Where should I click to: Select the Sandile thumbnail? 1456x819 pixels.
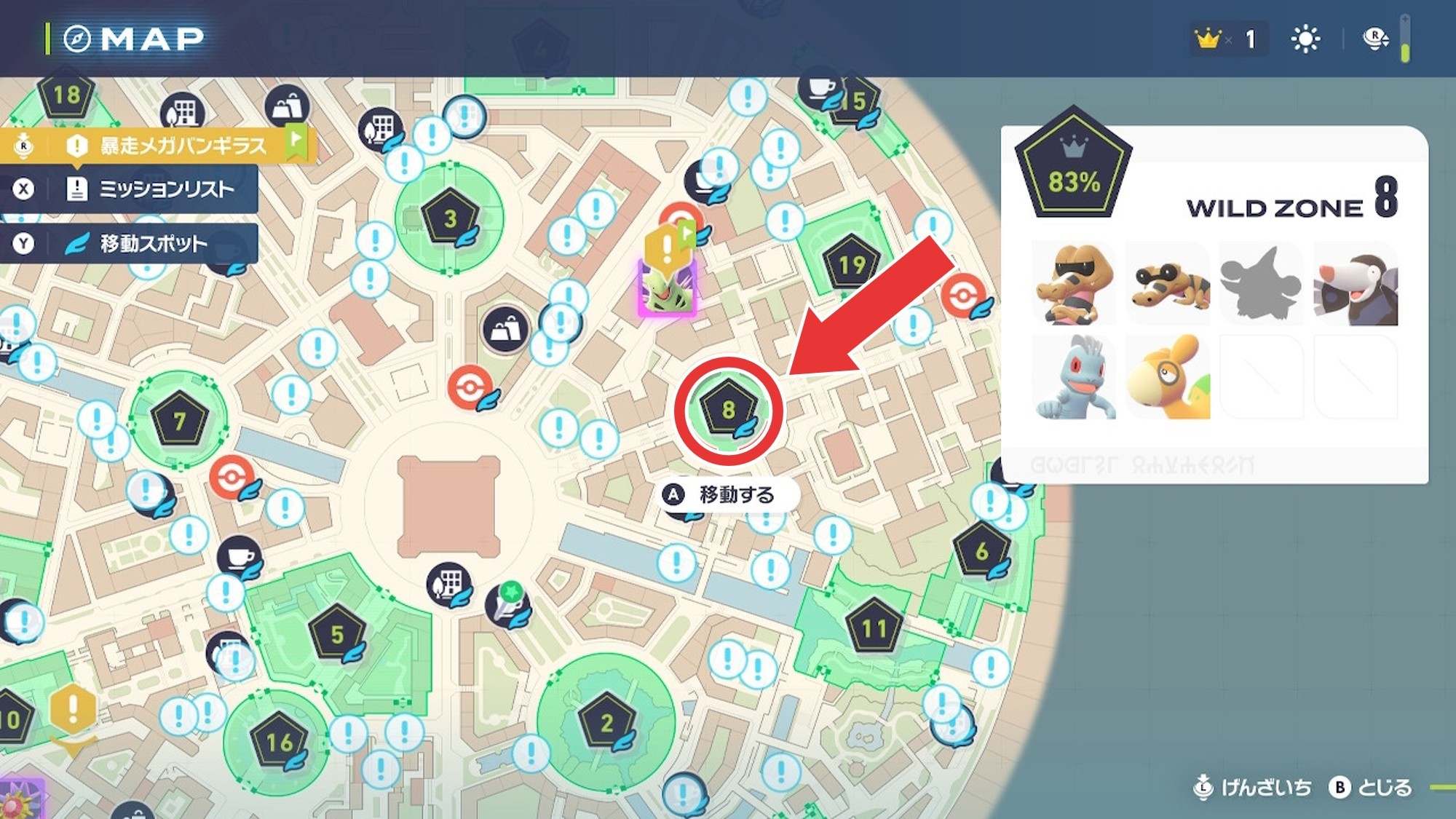(1168, 284)
